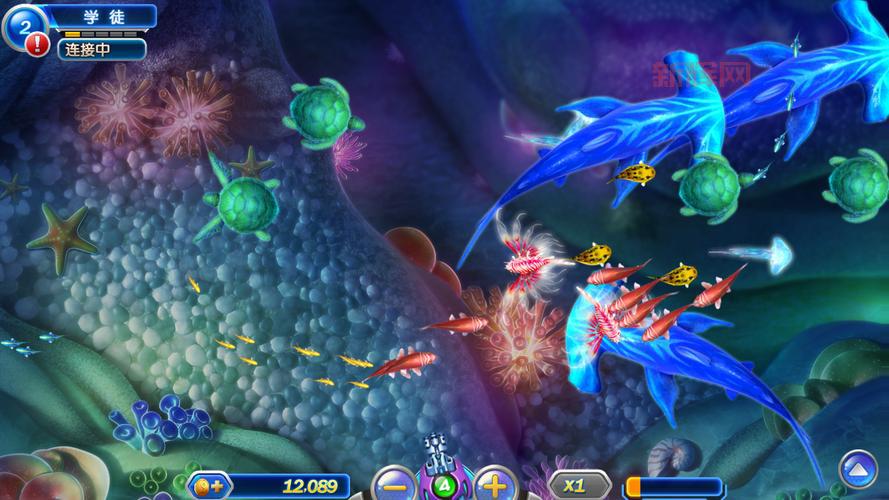Open the level 2 player badge
Screen dimensions: 889x500
tap(22, 22)
